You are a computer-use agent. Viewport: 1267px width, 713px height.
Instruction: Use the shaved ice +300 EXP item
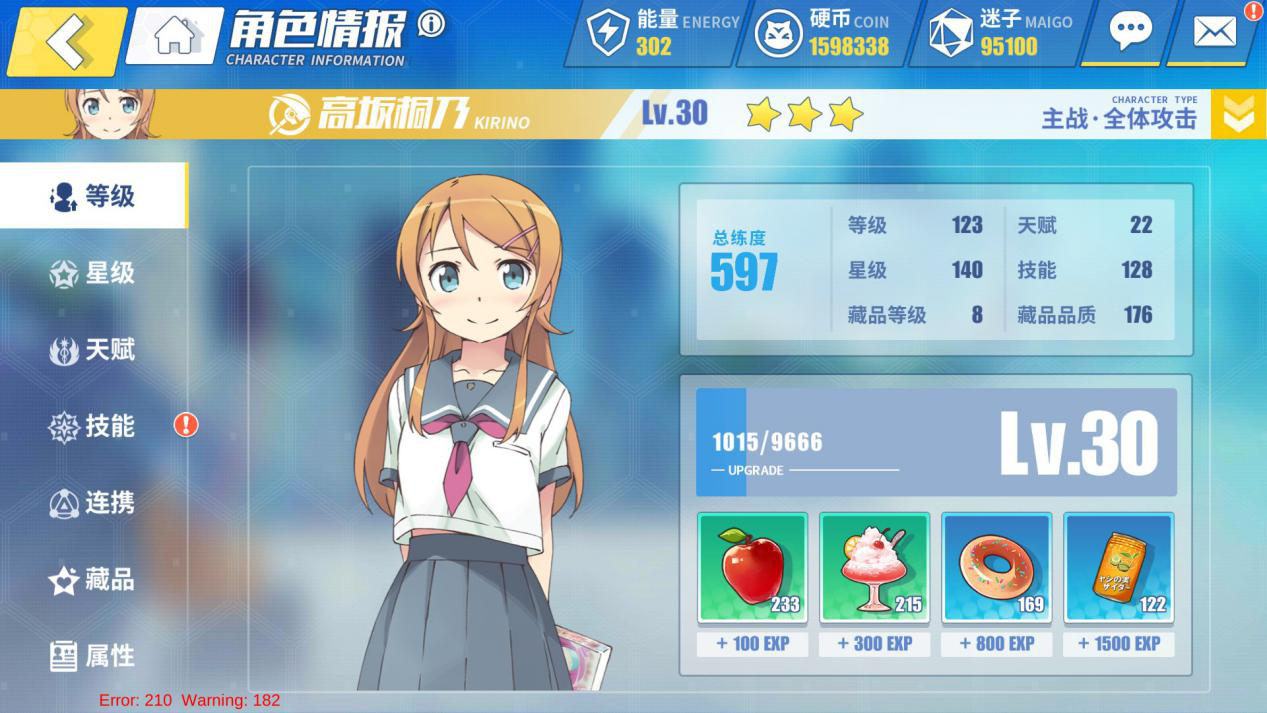(874, 568)
